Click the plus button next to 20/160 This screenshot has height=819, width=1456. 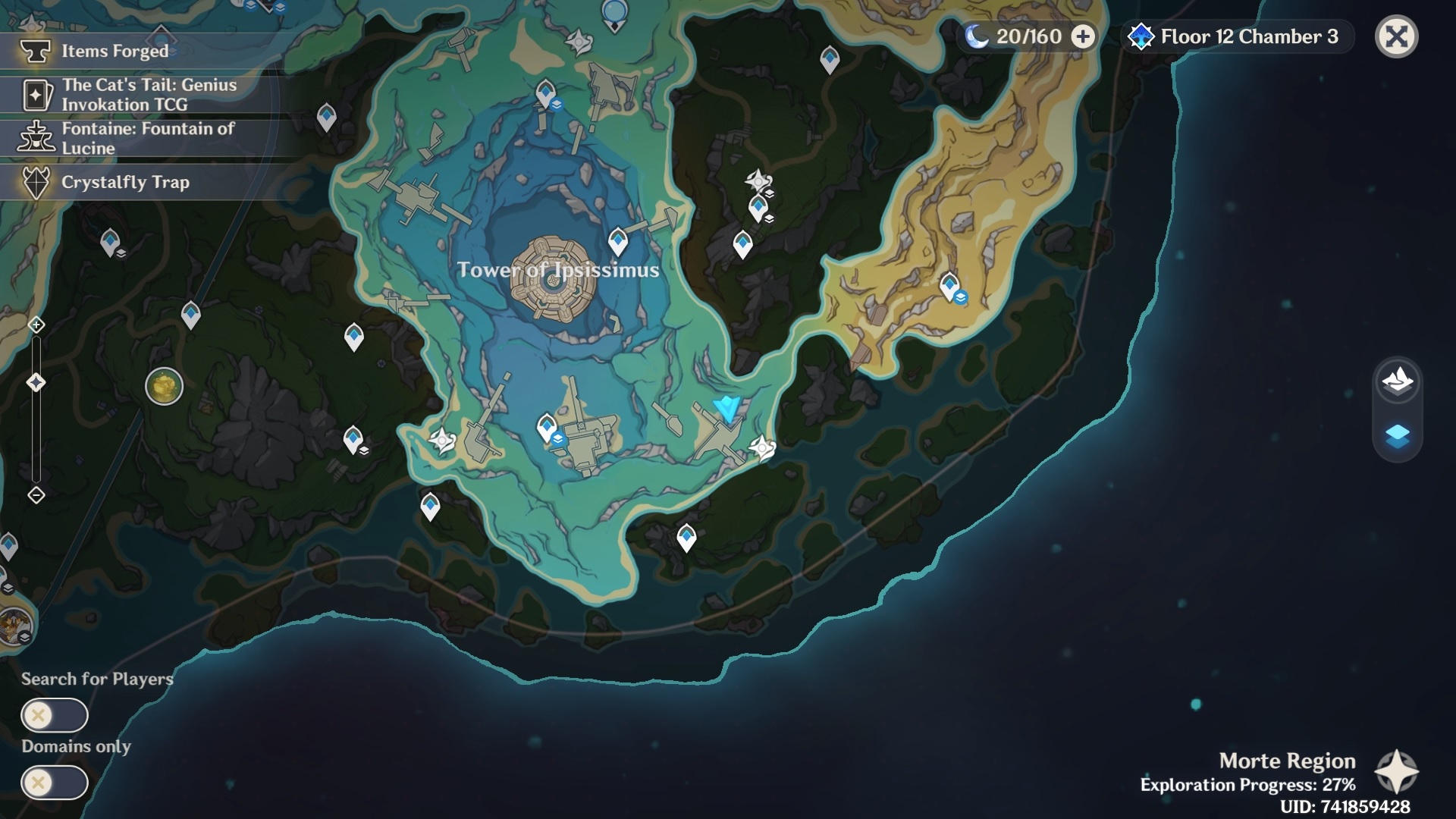(x=1082, y=35)
